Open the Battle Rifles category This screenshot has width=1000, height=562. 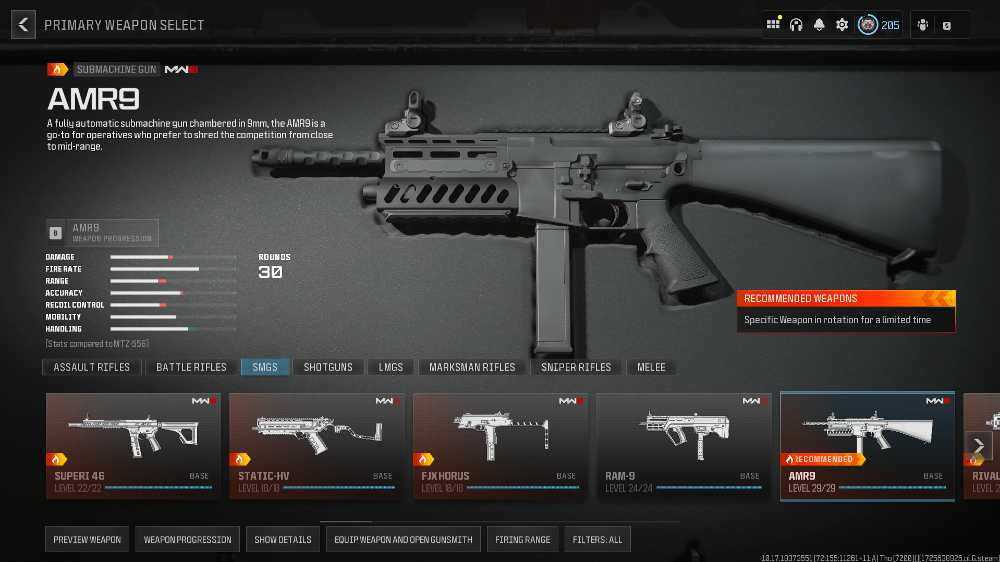tap(191, 367)
